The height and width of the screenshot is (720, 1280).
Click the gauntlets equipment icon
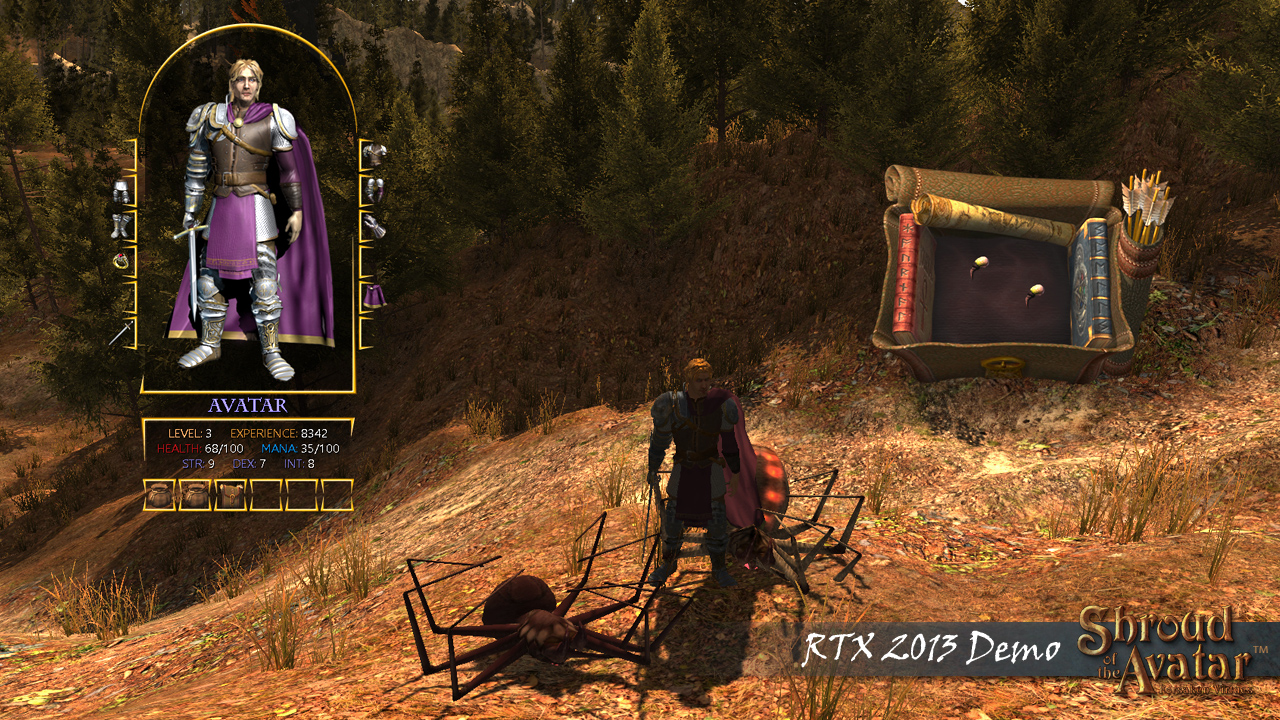375,224
